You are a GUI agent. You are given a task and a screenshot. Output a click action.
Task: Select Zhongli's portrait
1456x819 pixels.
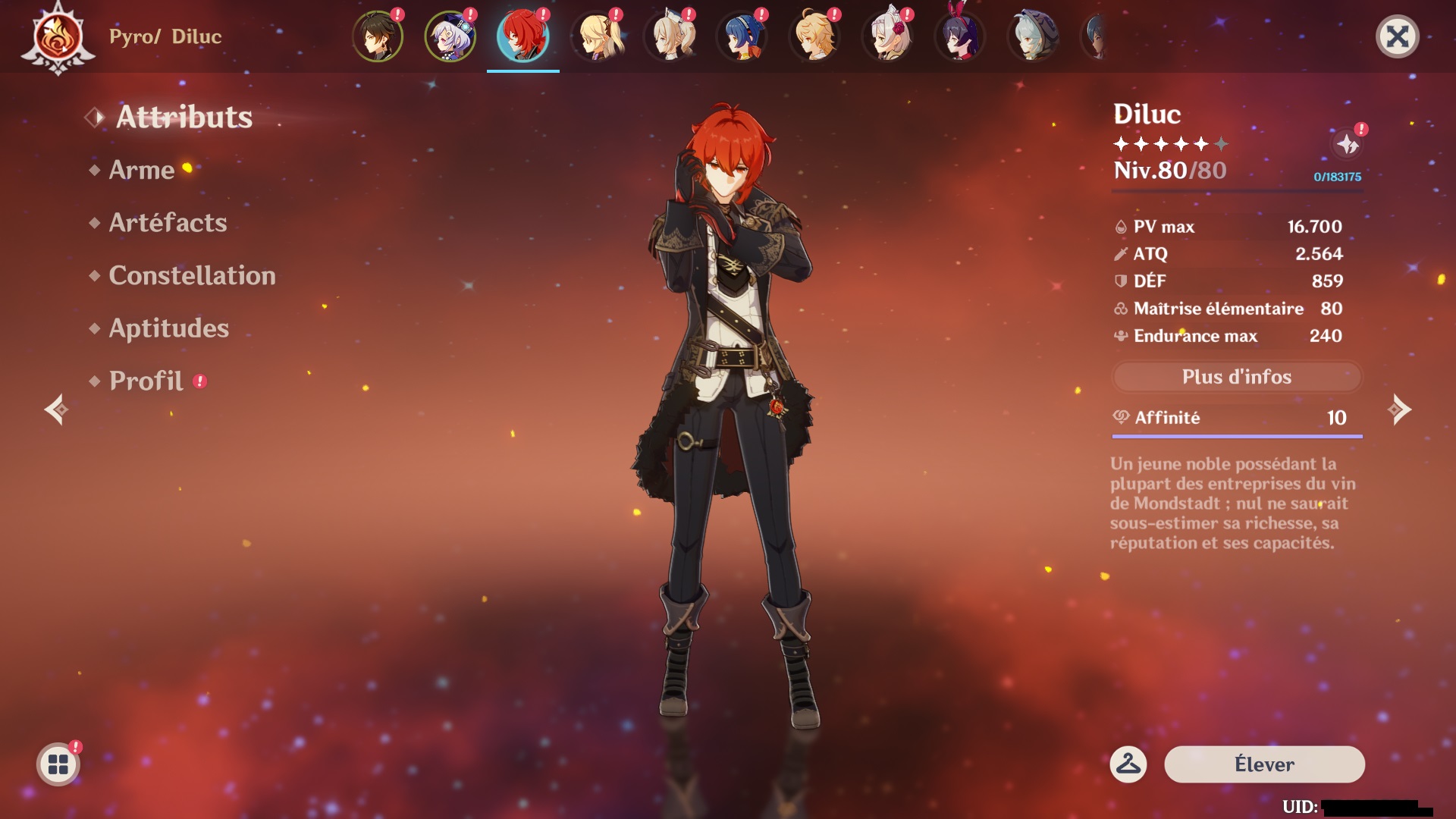click(378, 36)
